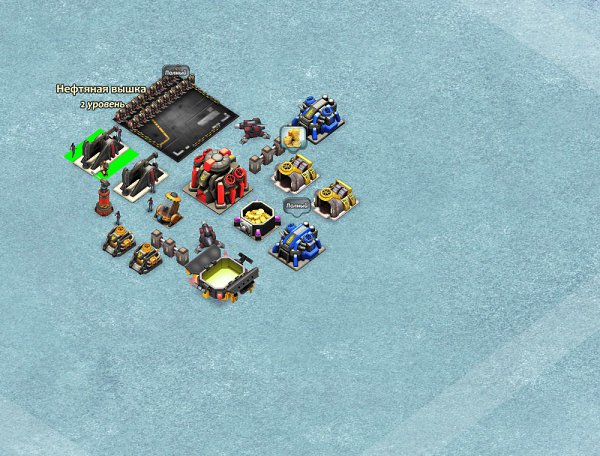This screenshot has width=600, height=456.
Task: Tap the "Полный" bubble over the blue building
Action: tap(296, 206)
